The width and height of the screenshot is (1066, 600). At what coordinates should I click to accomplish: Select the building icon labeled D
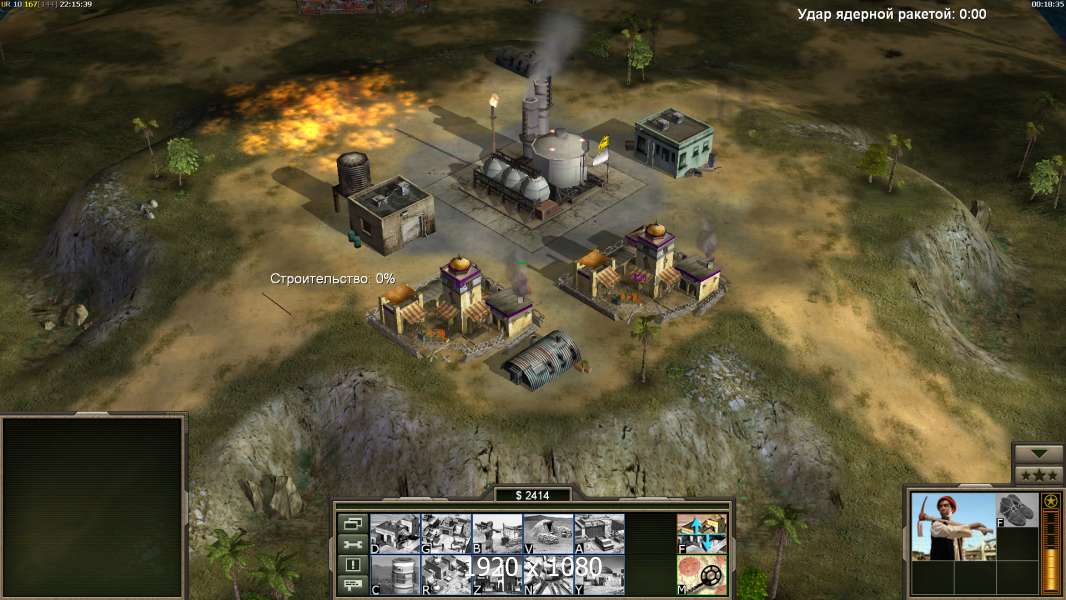pyautogui.click(x=395, y=534)
